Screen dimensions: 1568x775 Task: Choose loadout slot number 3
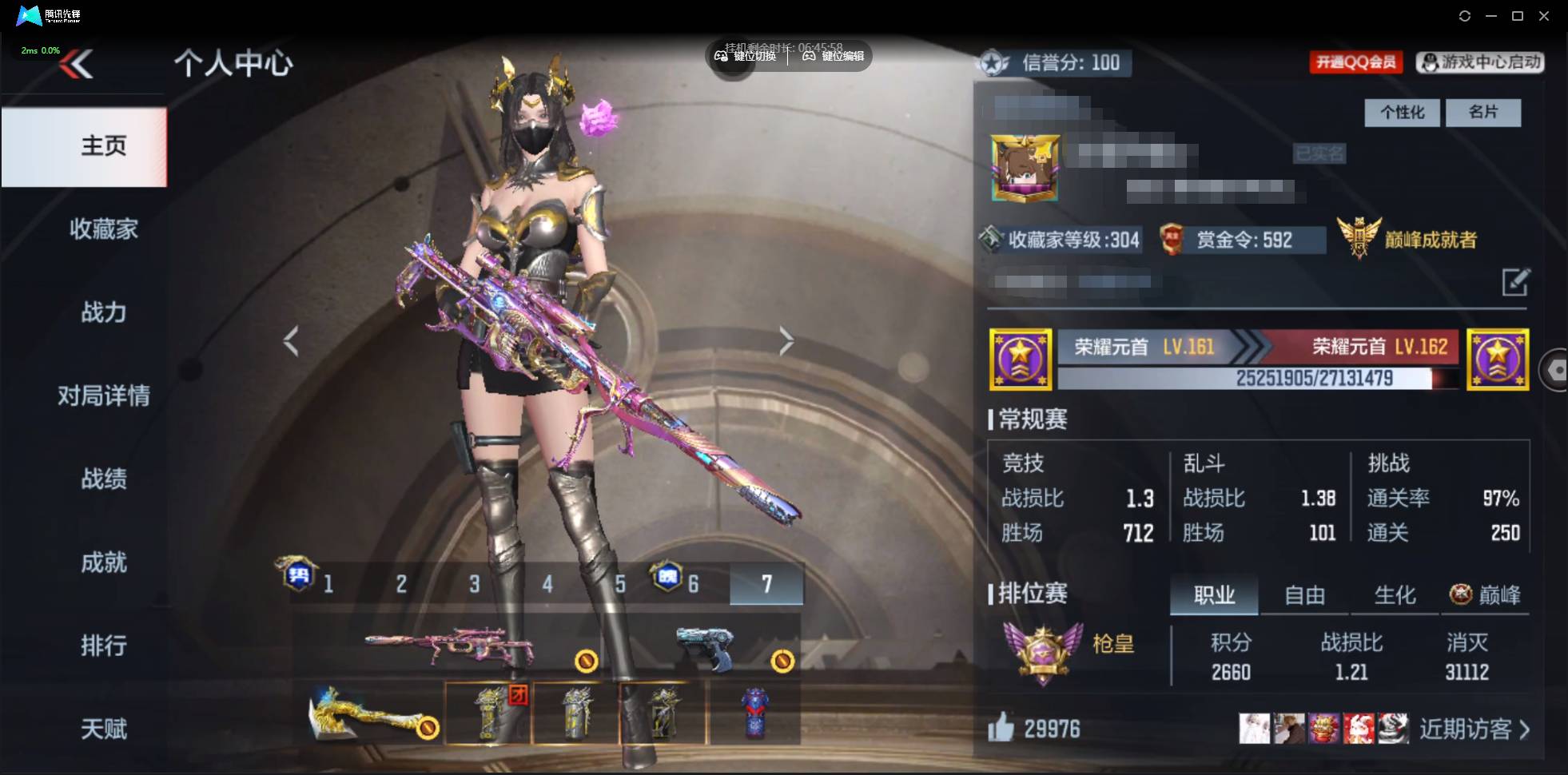pos(474,584)
